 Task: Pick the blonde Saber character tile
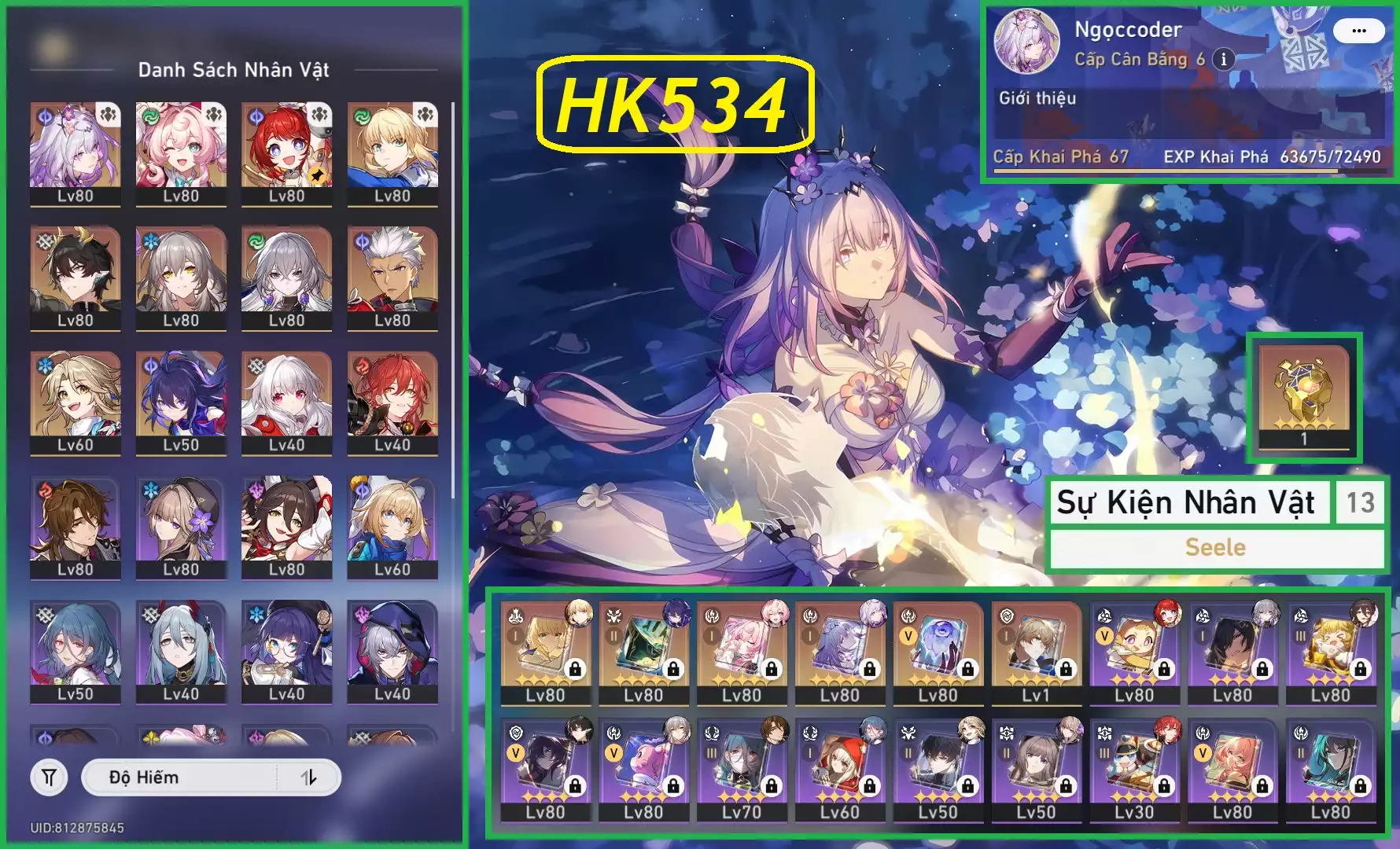(x=392, y=153)
